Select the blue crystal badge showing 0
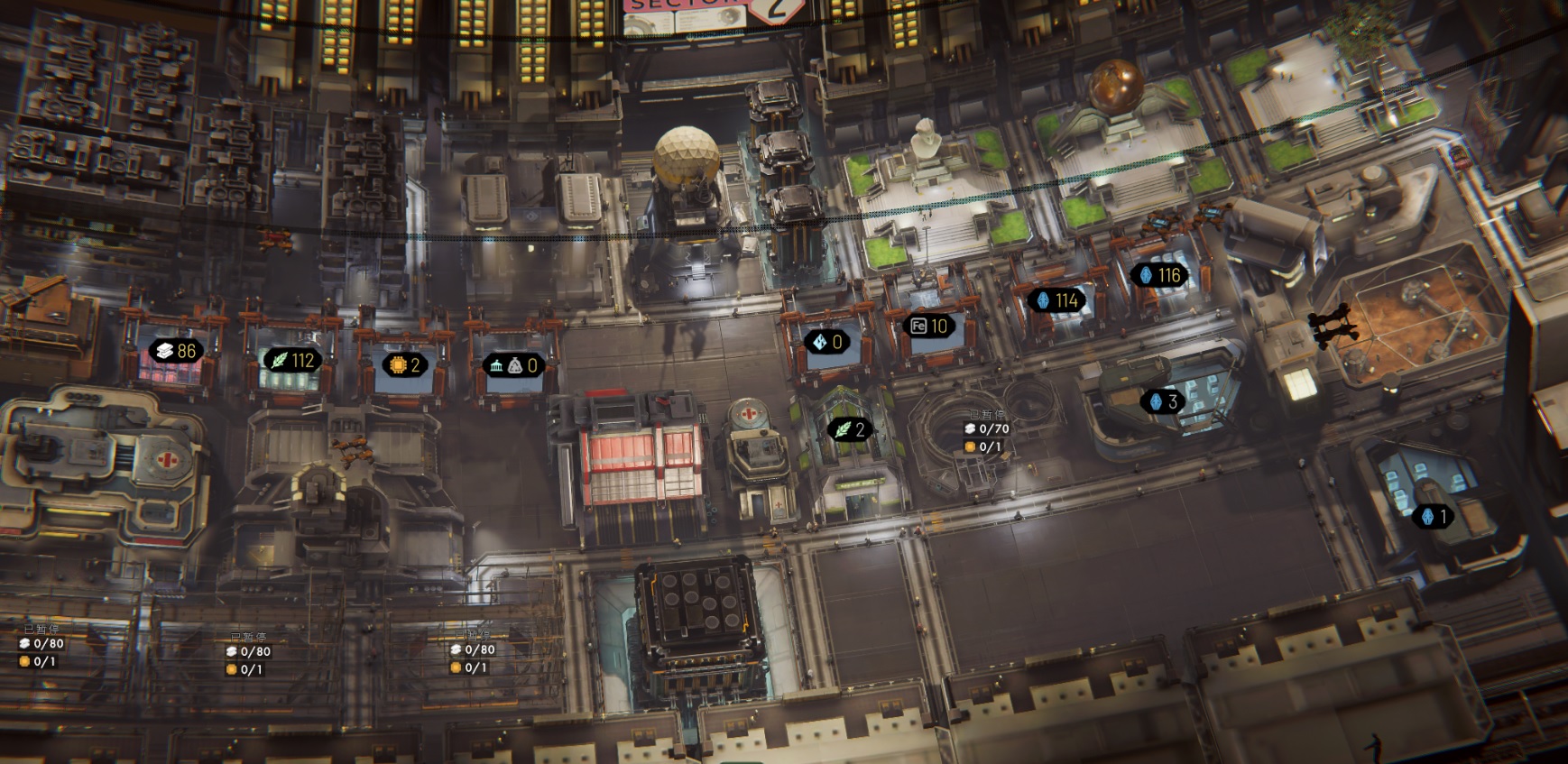This screenshot has width=1568, height=764. point(826,342)
